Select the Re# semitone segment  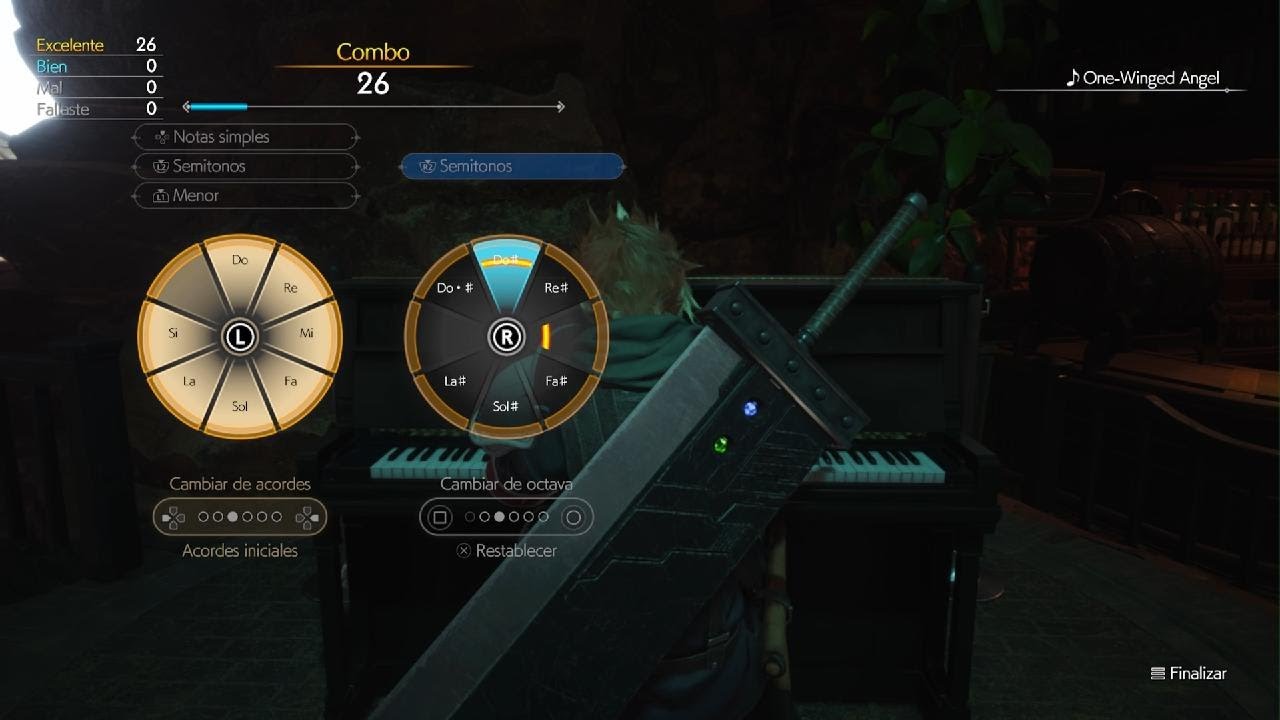(x=556, y=288)
